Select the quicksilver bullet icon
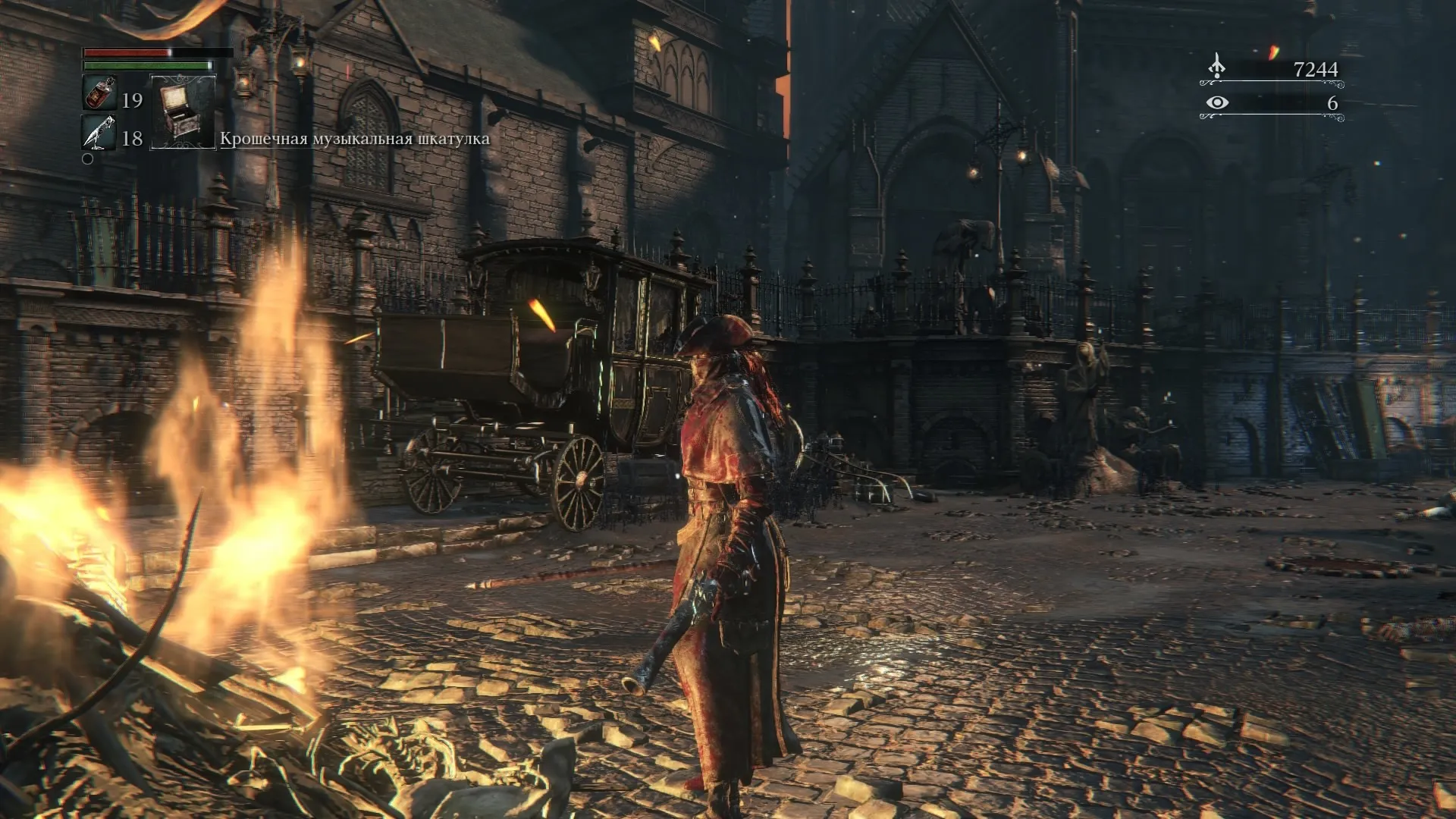 [99, 134]
